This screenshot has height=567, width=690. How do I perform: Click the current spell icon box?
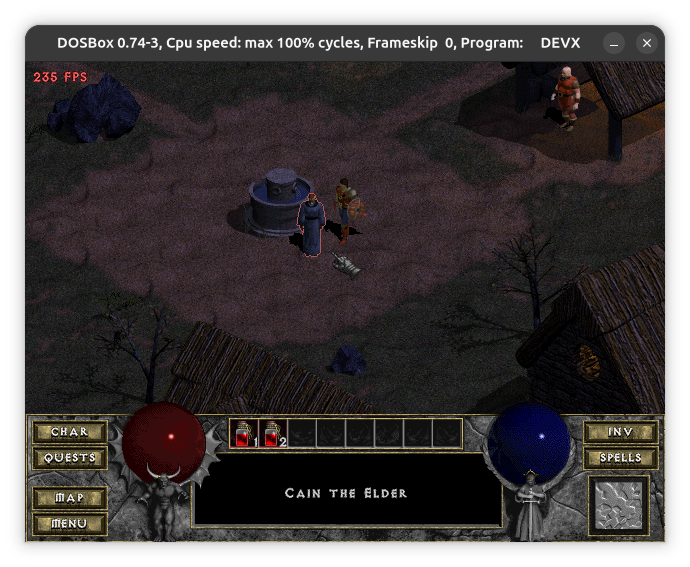(x=619, y=505)
